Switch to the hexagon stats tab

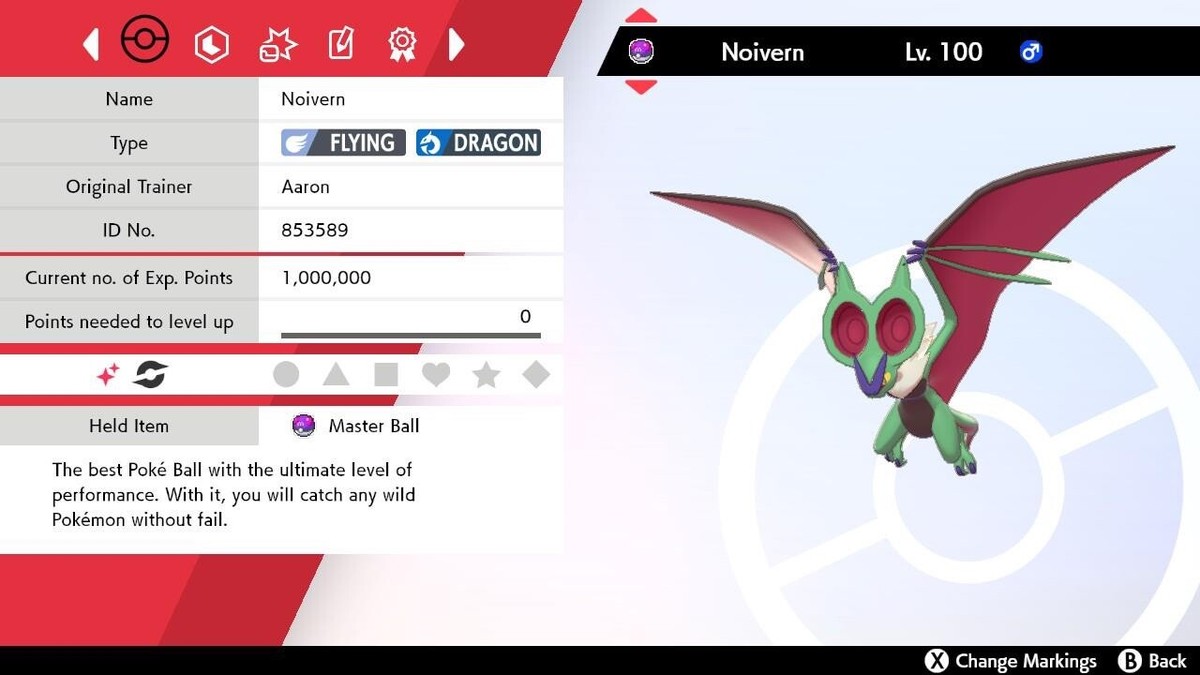click(x=211, y=44)
